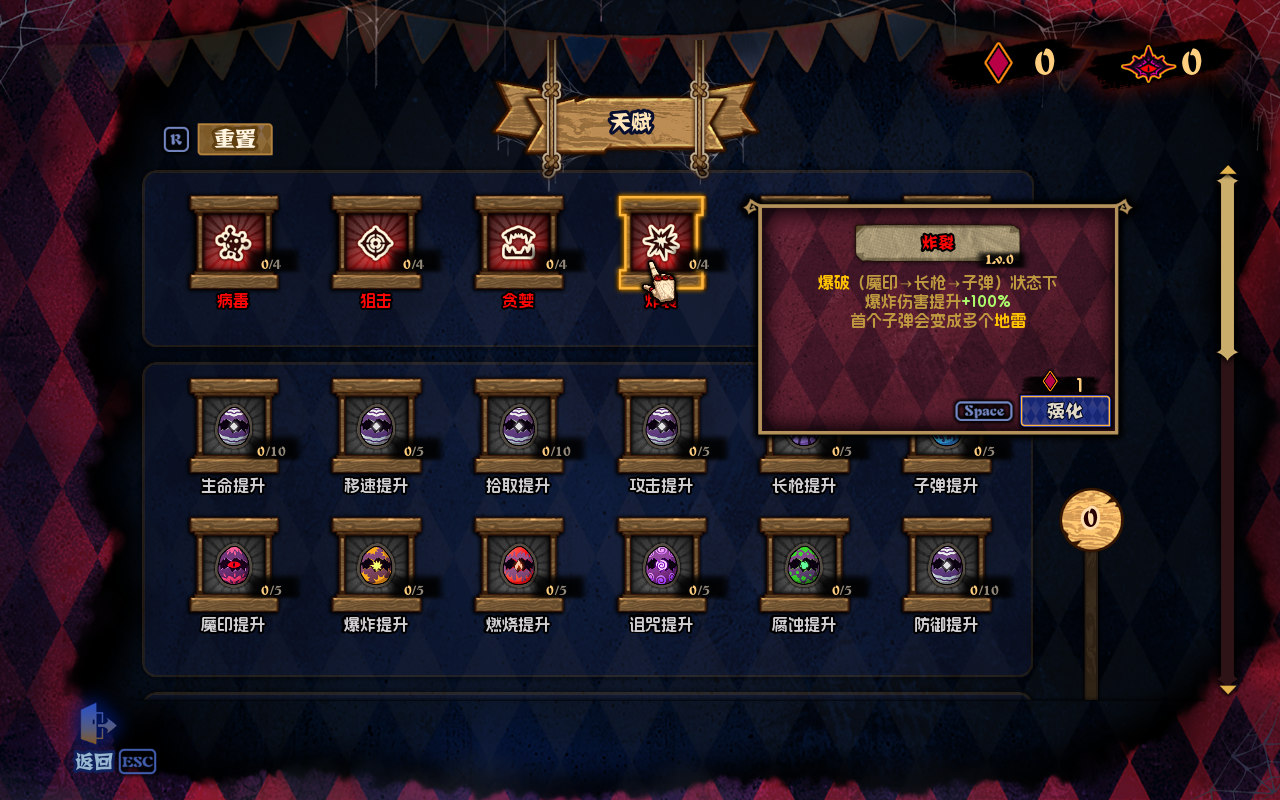
Task: Pick the 诅咒提升 egg talent
Action: (x=661, y=566)
